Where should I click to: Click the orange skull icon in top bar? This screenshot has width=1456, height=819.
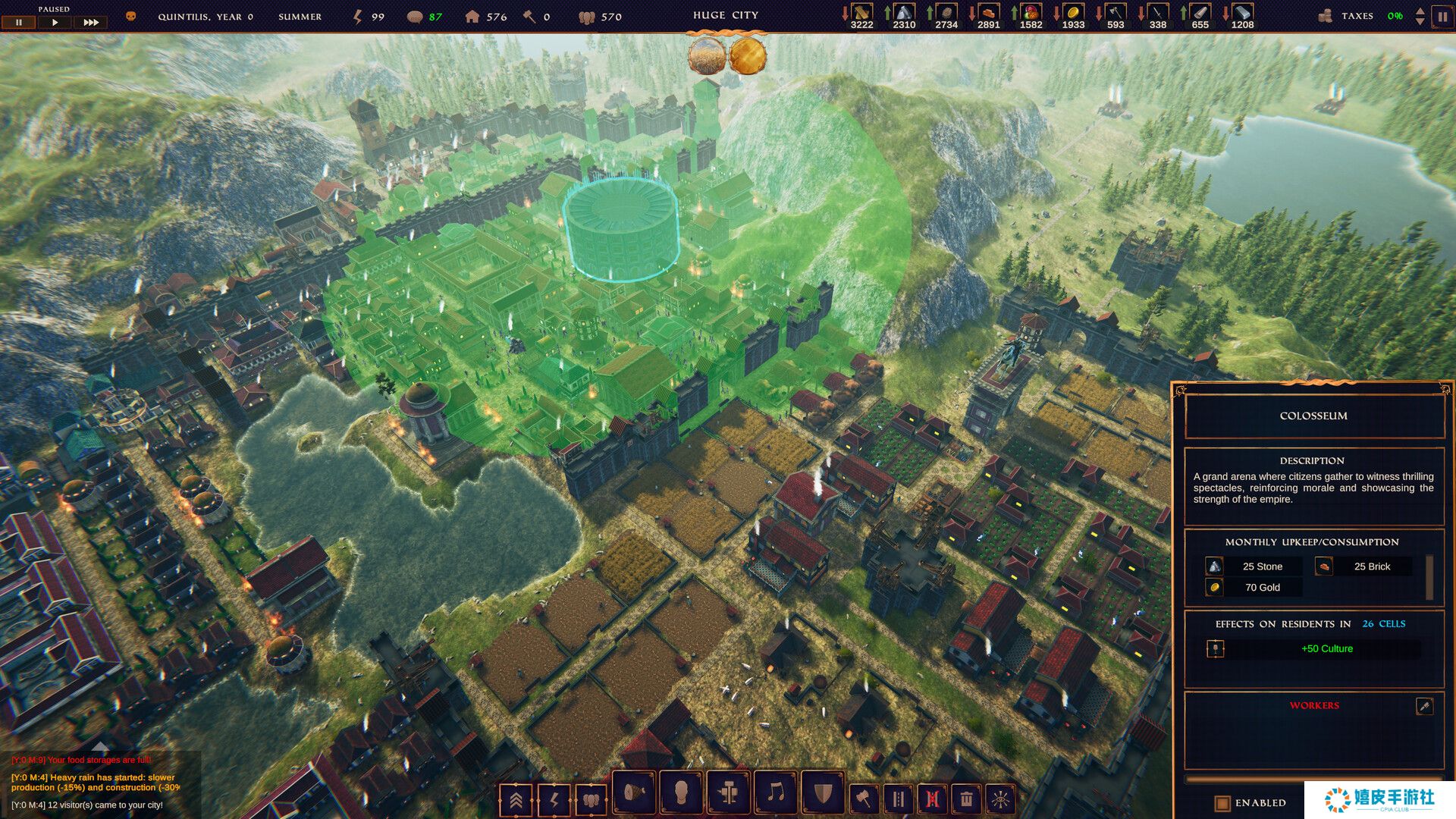tap(130, 16)
